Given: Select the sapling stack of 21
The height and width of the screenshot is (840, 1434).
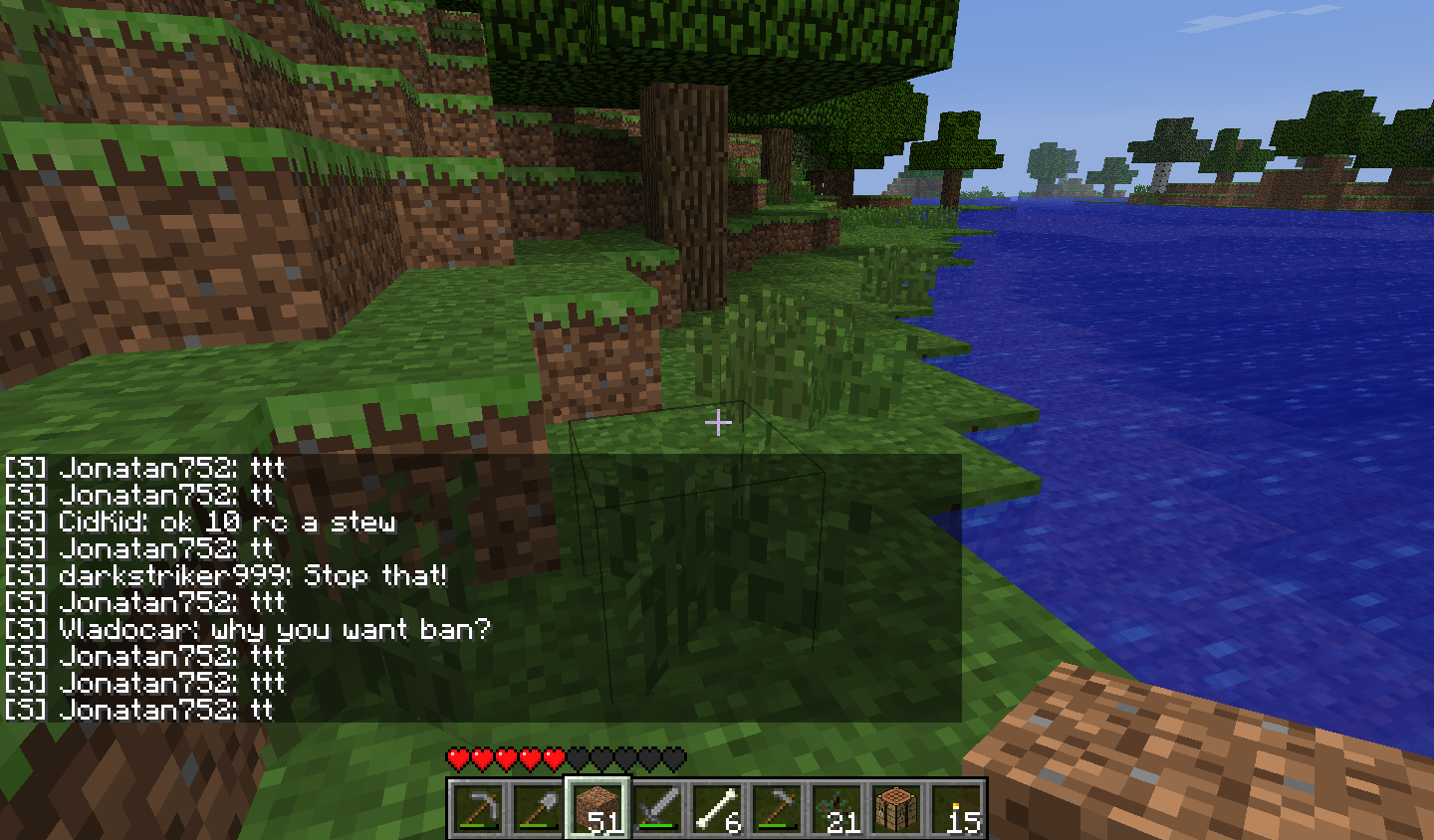Looking at the screenshot, I should [836, 808].
